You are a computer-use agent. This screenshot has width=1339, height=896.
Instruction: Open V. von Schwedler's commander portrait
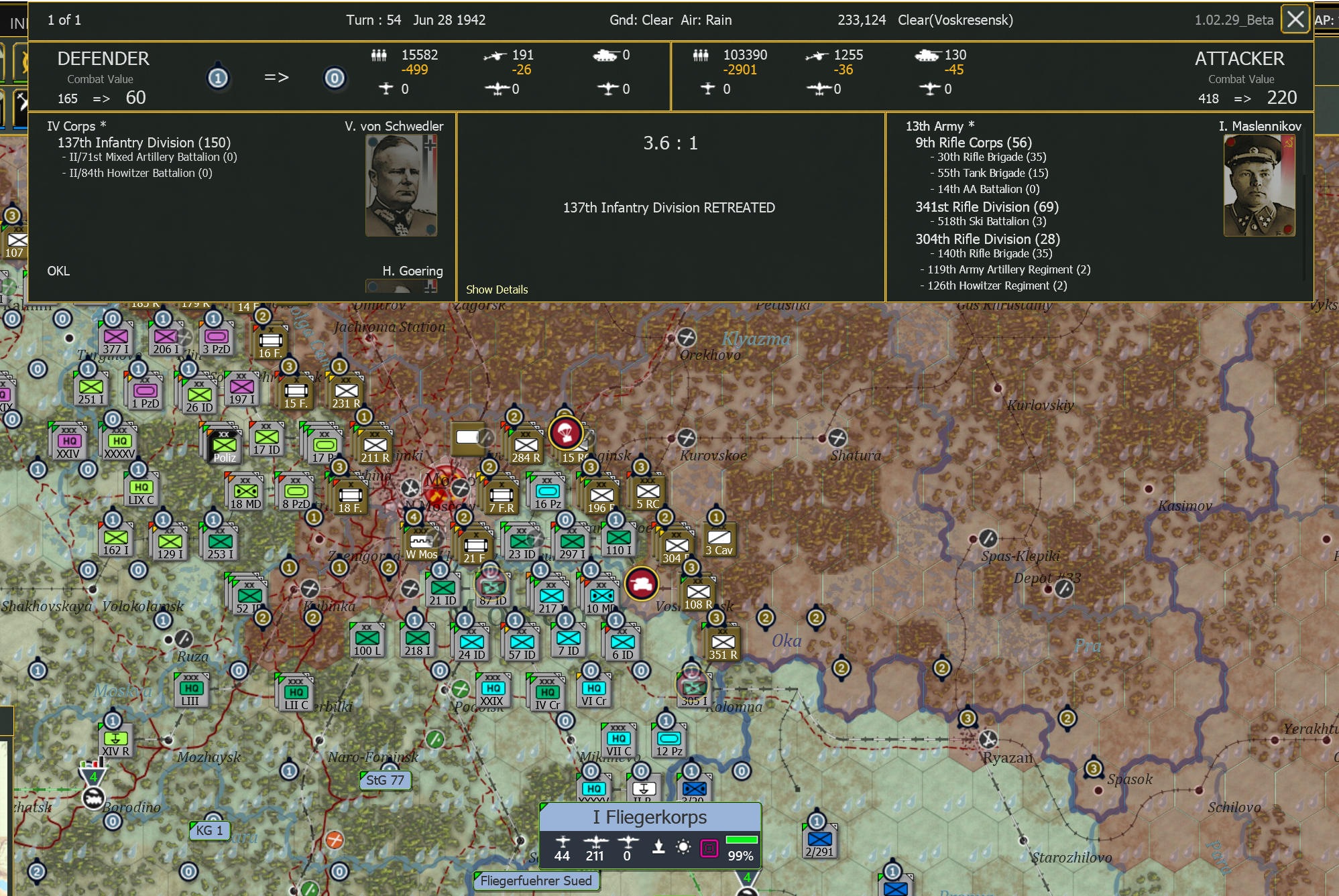401,184
